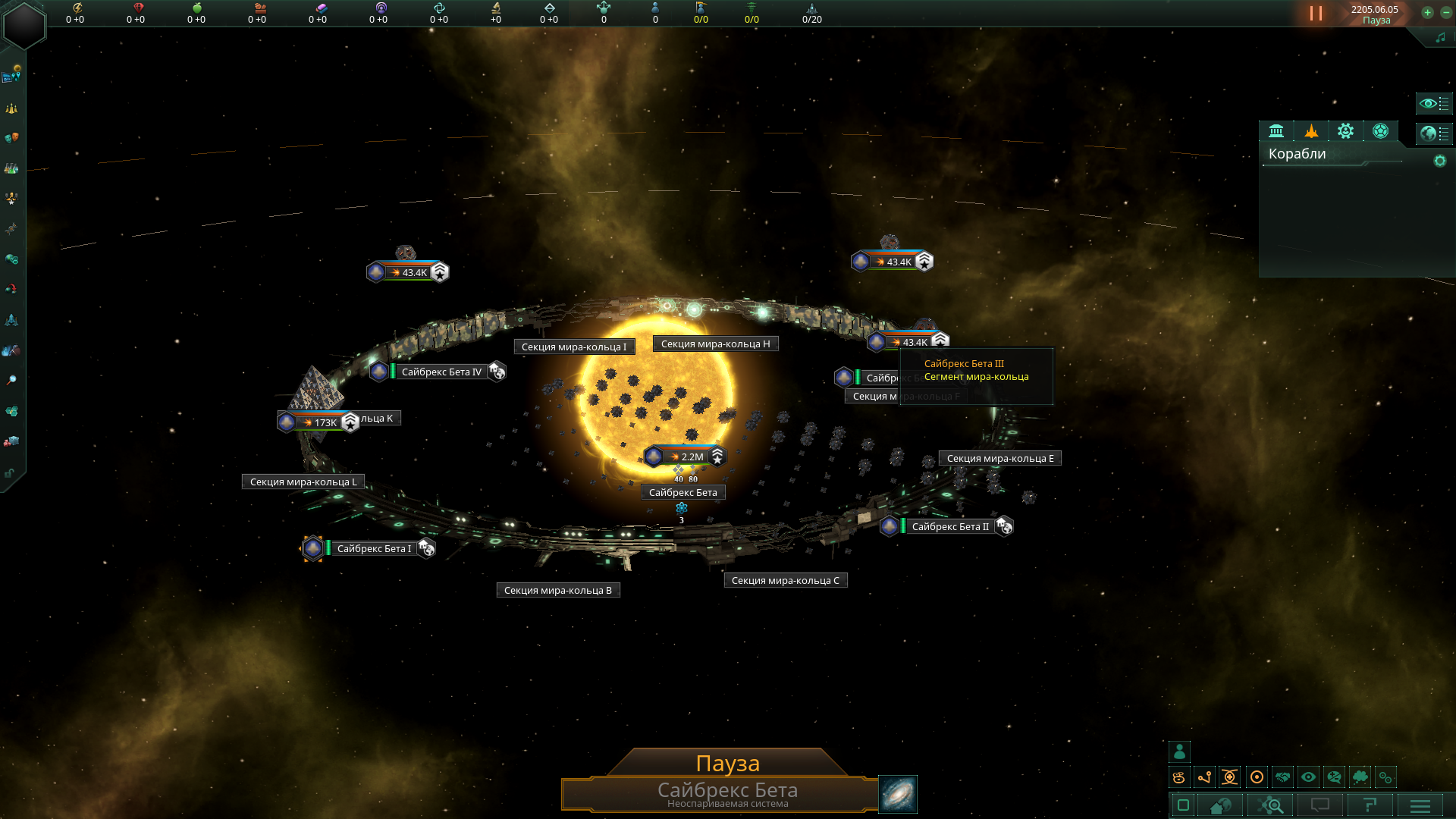Select the Сайбрекс Бета I planet label
1456x819 pixels.
[374, 548]
